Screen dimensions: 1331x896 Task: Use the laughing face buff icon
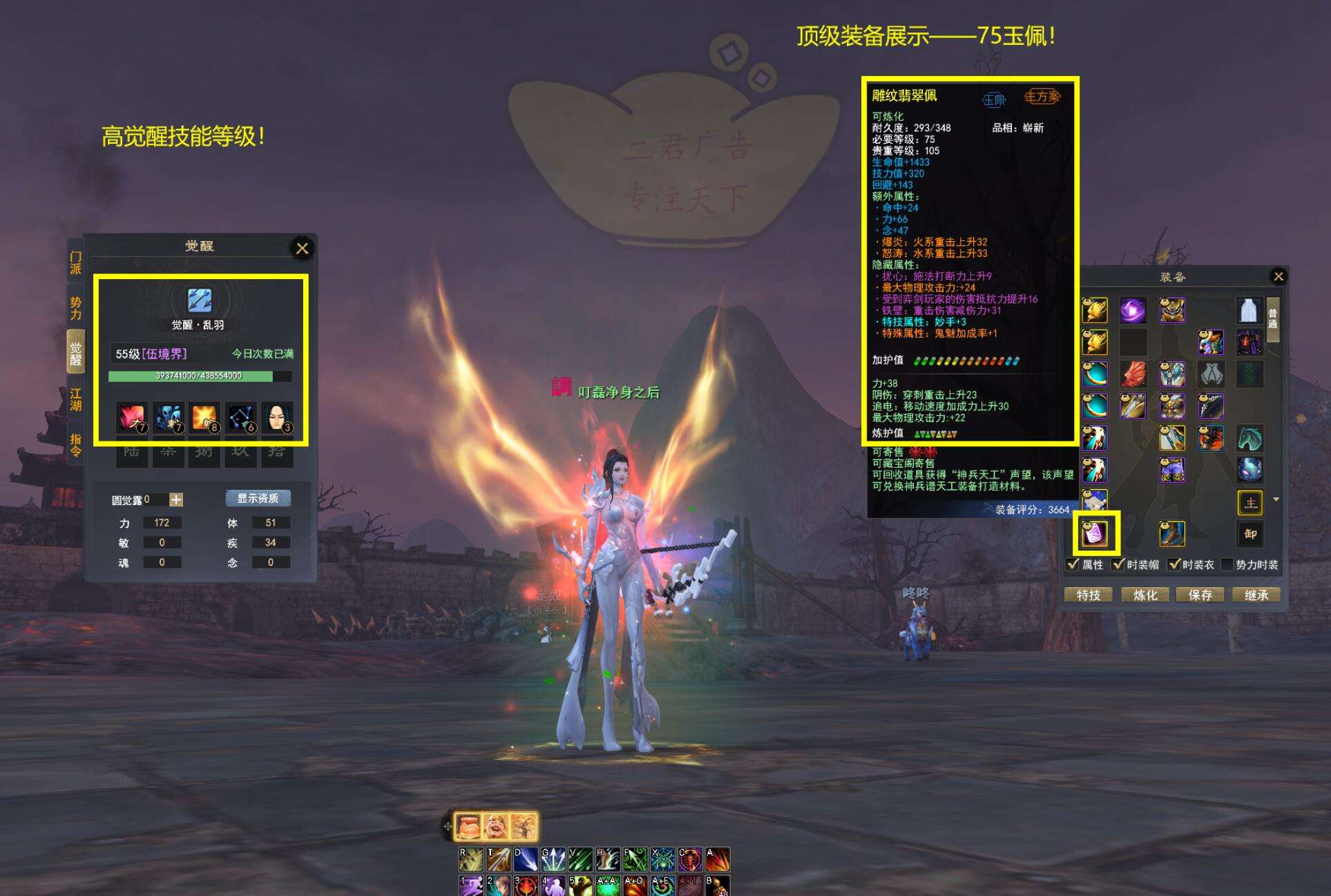495,826
